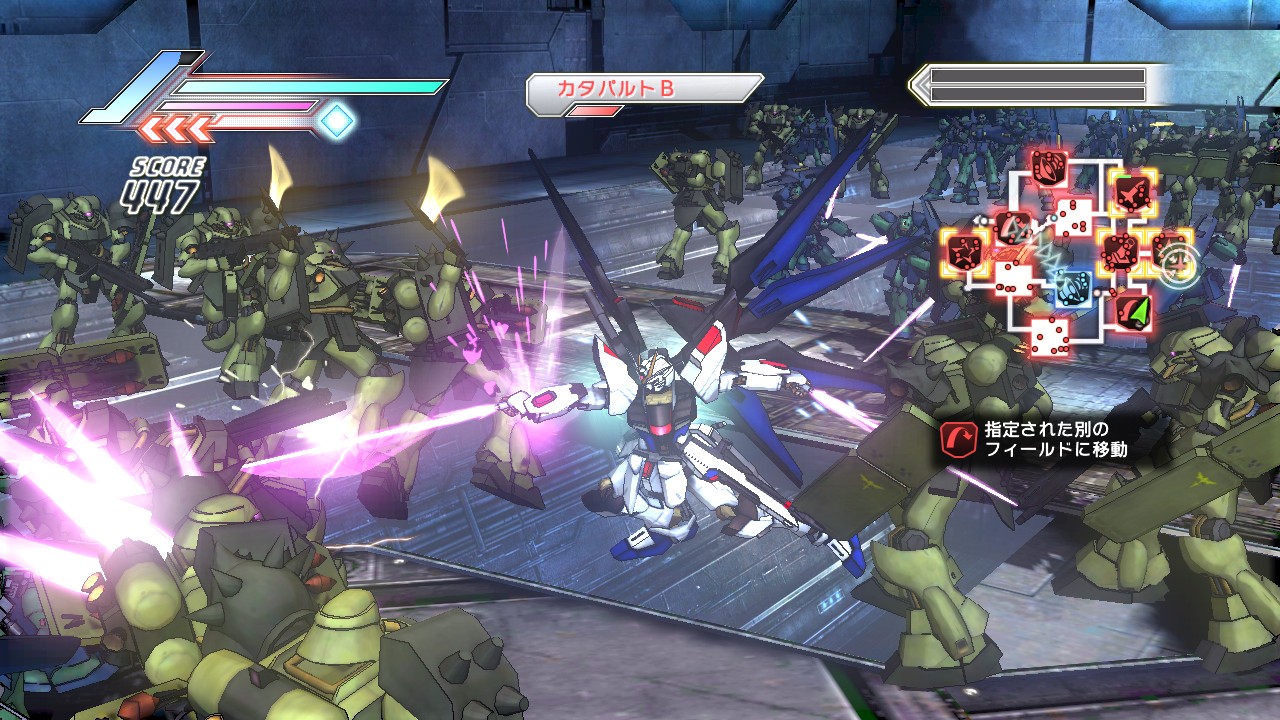Click the カタパルトB field name banner

point(644,89)
